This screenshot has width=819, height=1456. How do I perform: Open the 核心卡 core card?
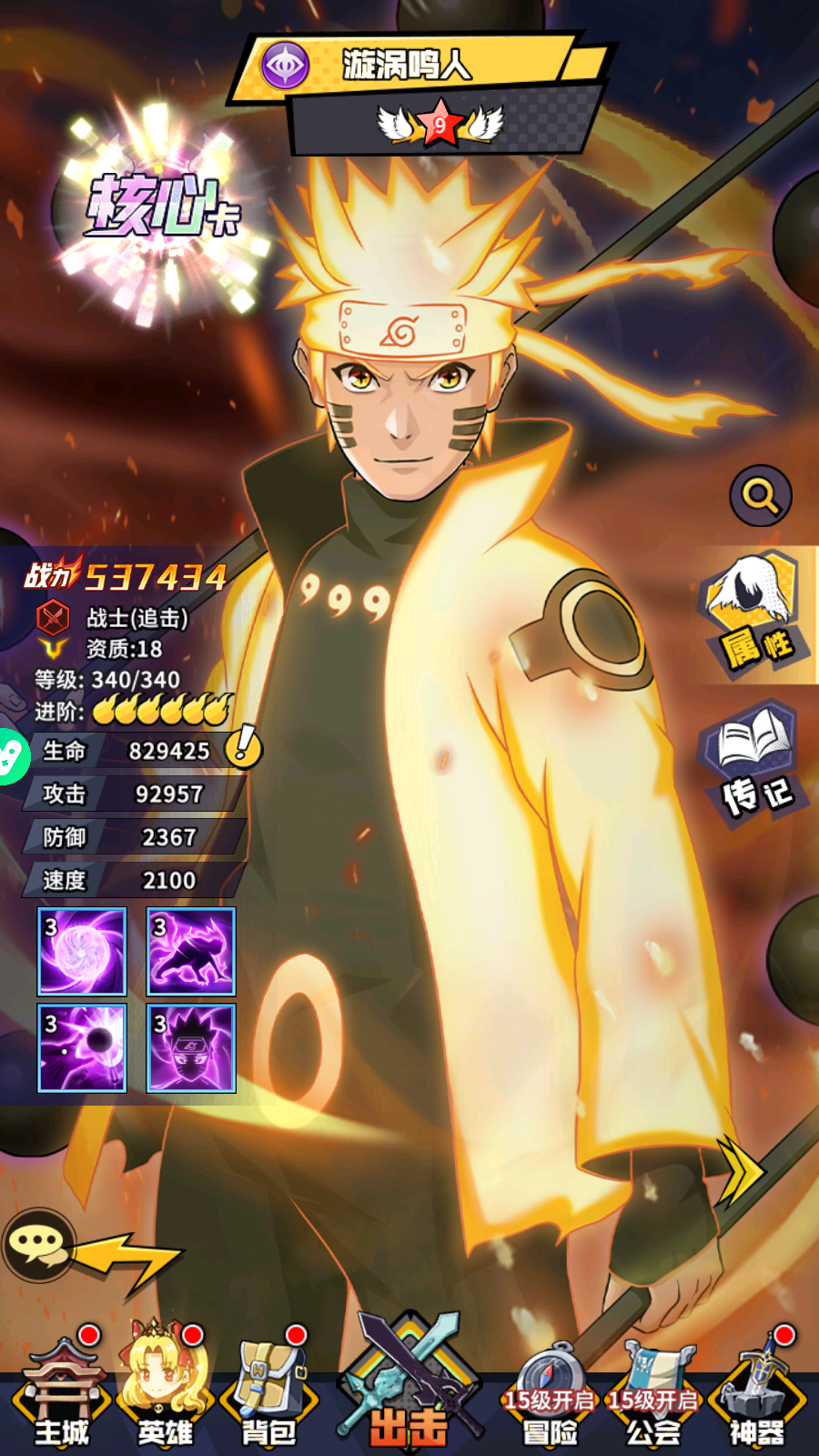click(159, 209)
